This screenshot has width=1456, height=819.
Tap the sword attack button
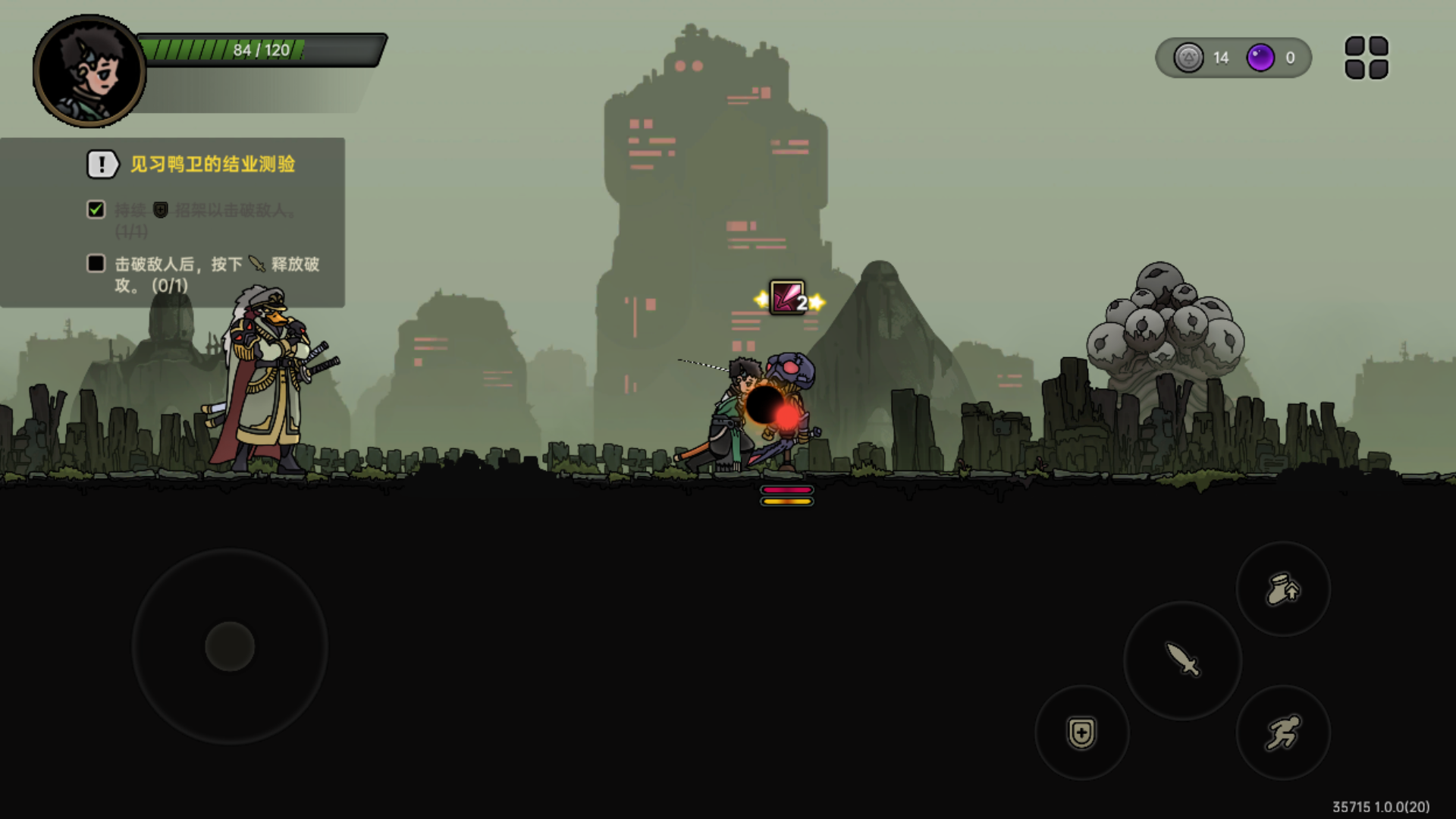(1182, 660)
